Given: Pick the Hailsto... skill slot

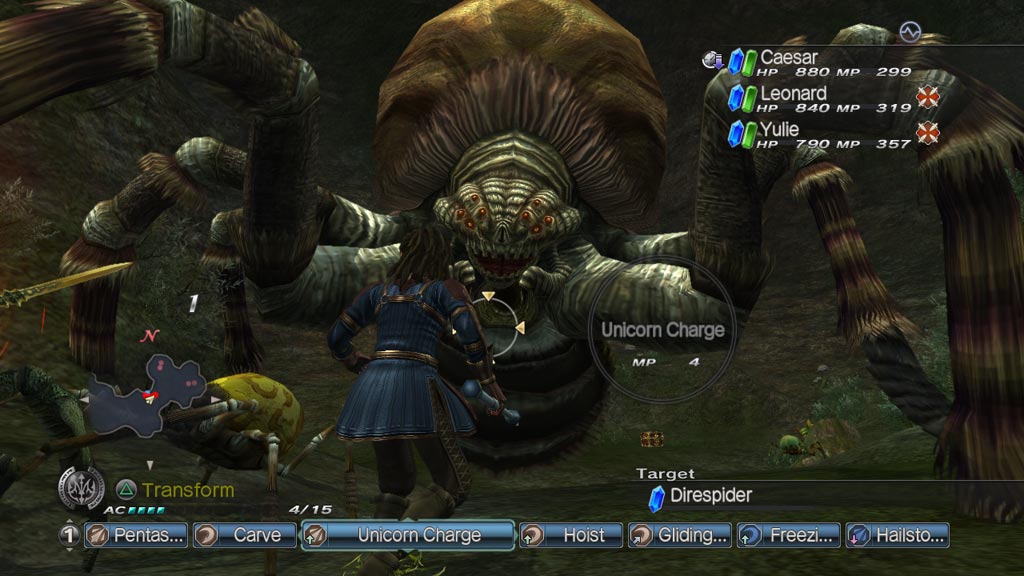Looking at the screenshot, I should (x=897, y=535).
